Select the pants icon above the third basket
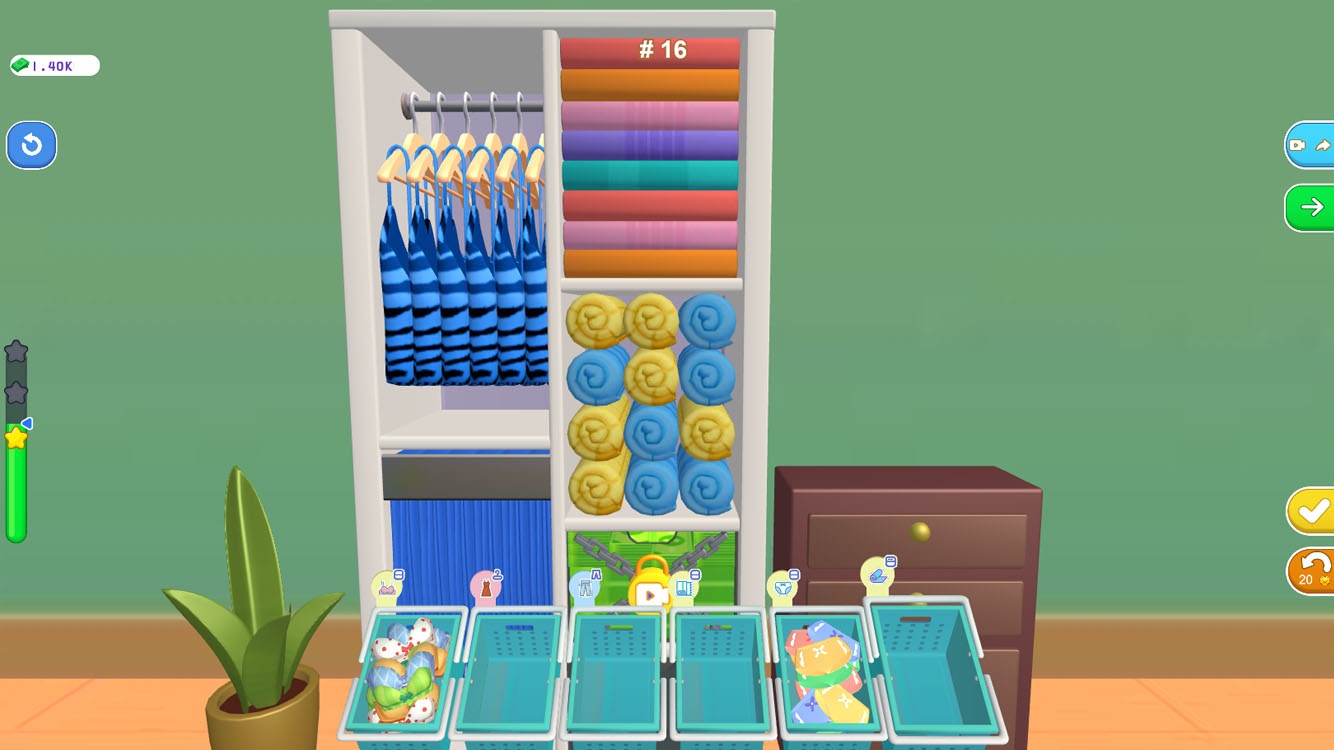This screenshot has width=1334, height=750. coord(585,586)
